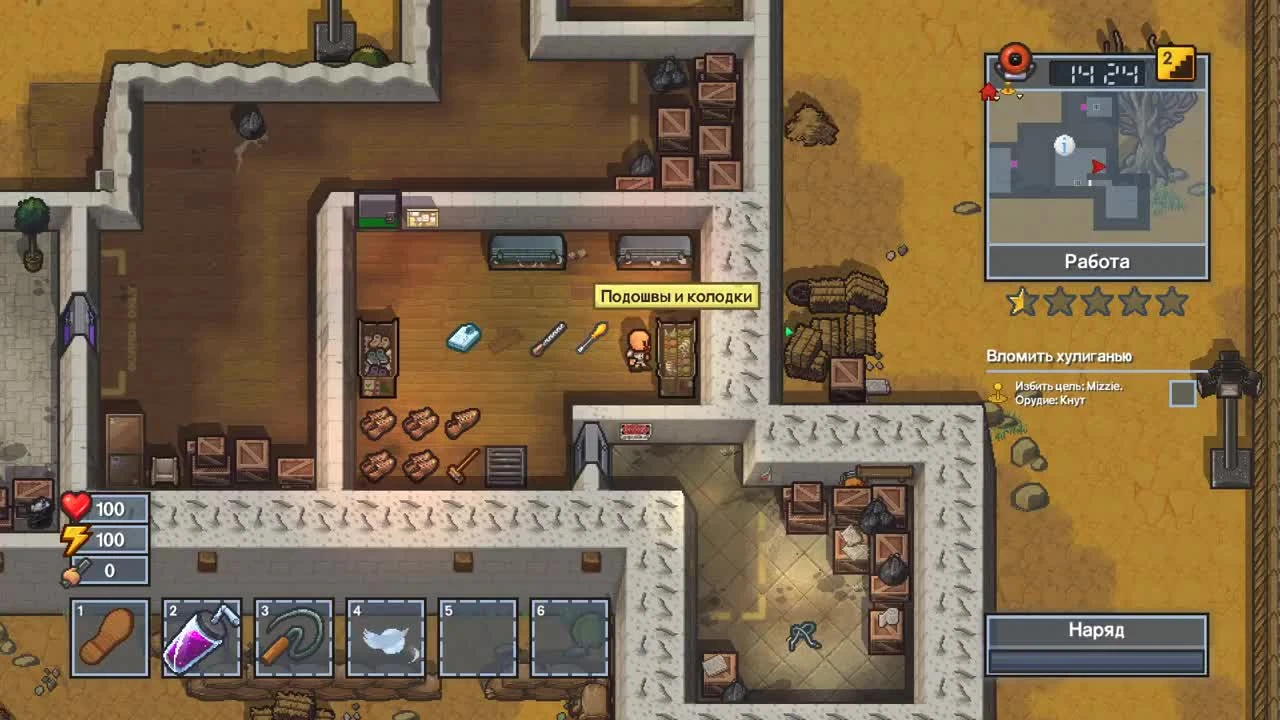Expand the info bubble icon on the minimap
Viewport: 1280px width, 720px height.
point(1063,145)
